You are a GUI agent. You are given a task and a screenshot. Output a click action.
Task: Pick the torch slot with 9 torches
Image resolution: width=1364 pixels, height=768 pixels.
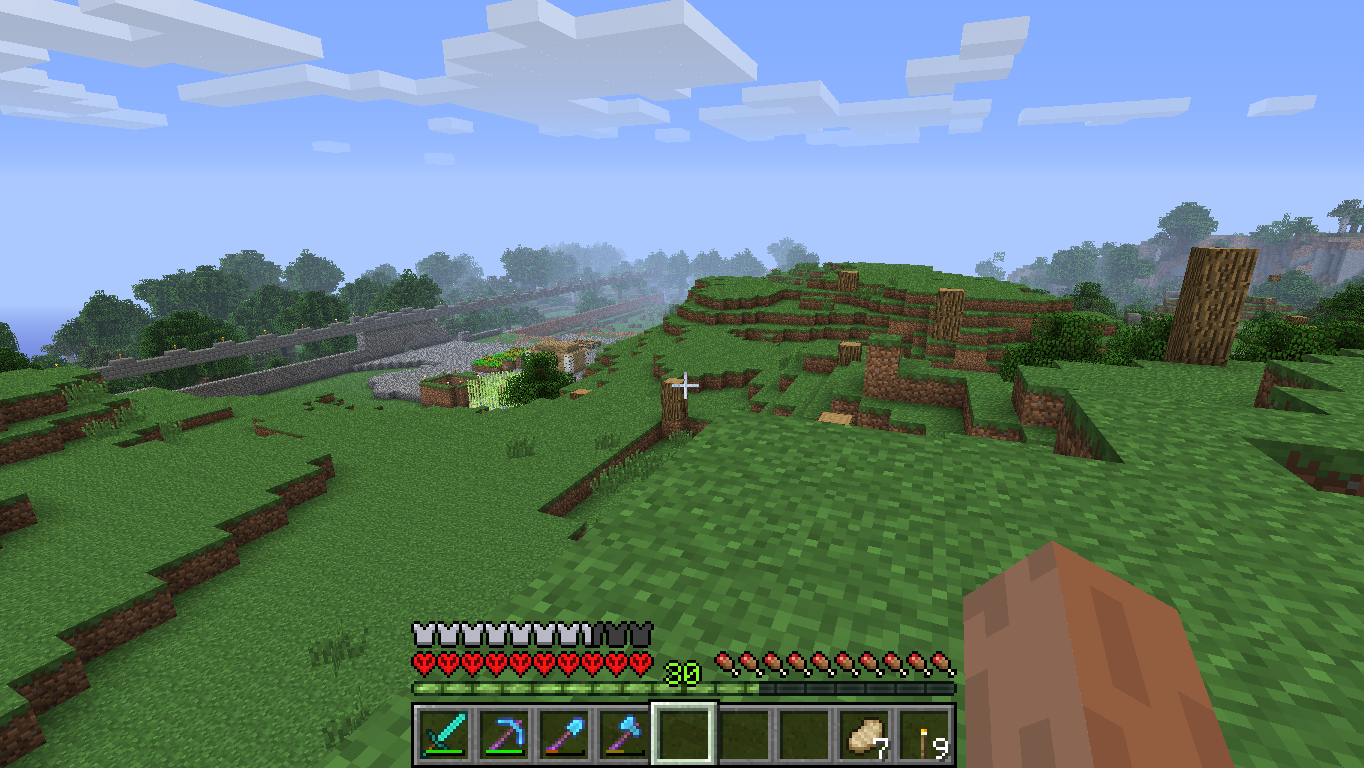coord(924,735)
